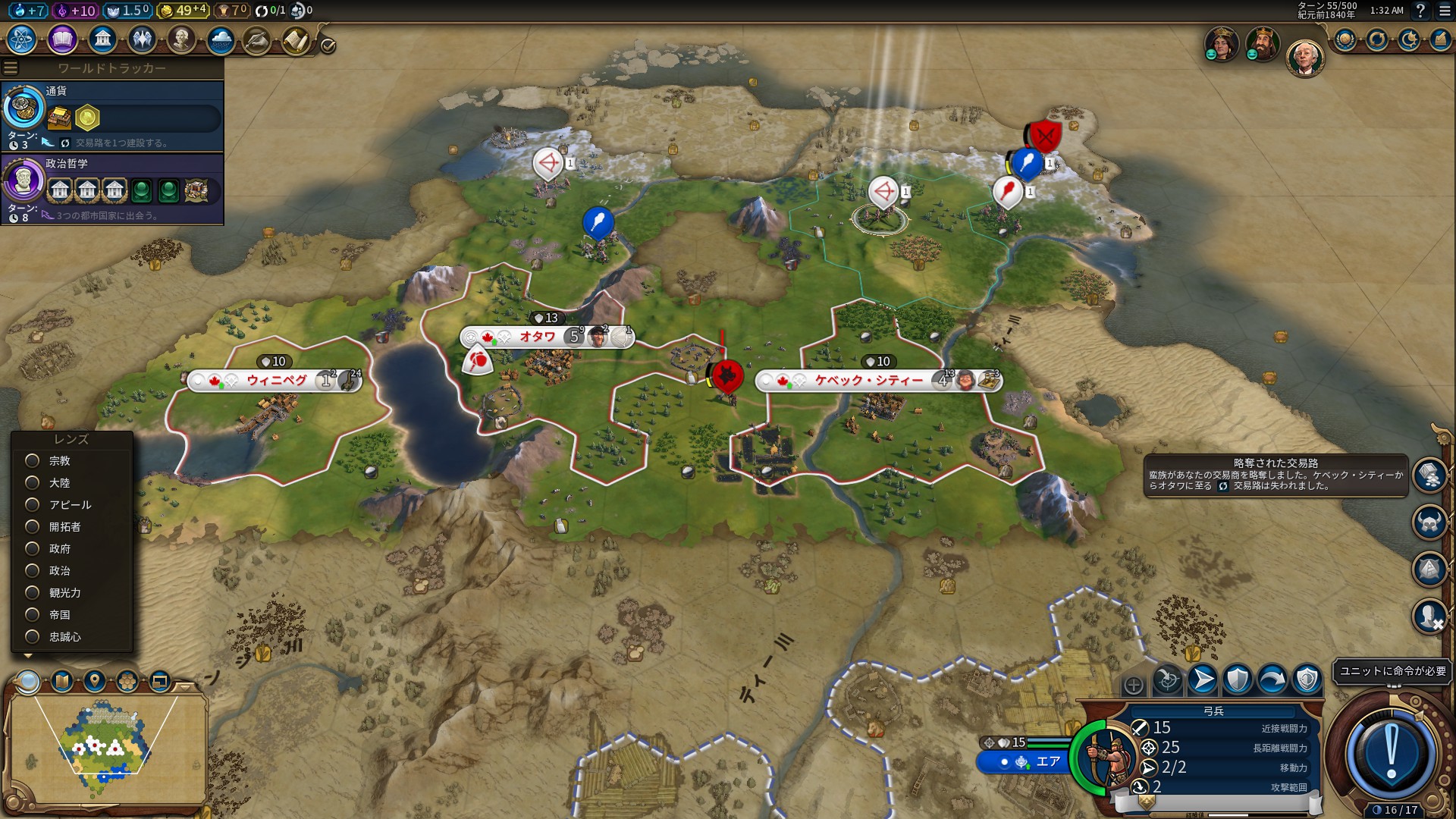
Task: Activate the archer's move-to arrow command
Action: coord(1203,679)
